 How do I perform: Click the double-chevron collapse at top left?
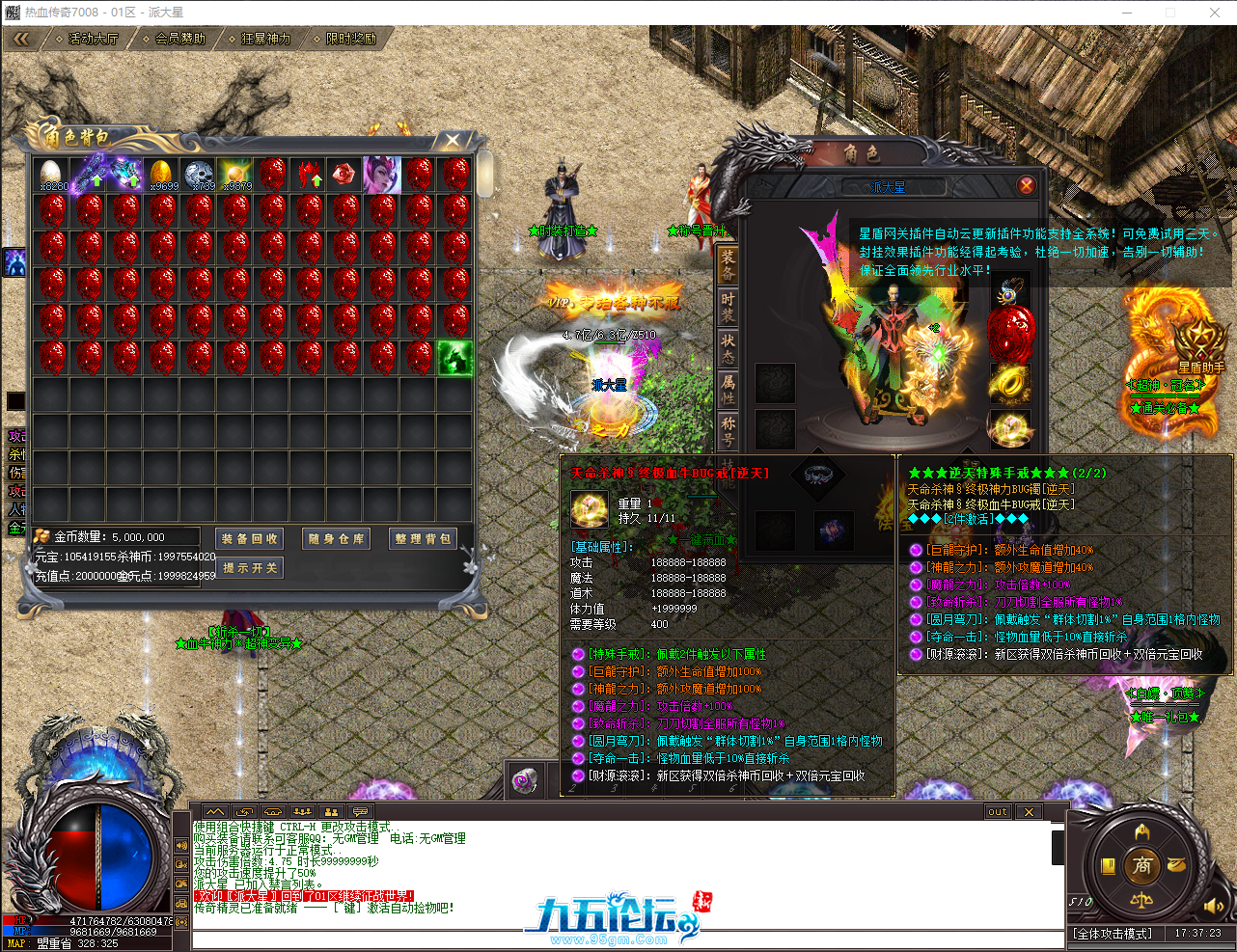click(x=21, y=40)
